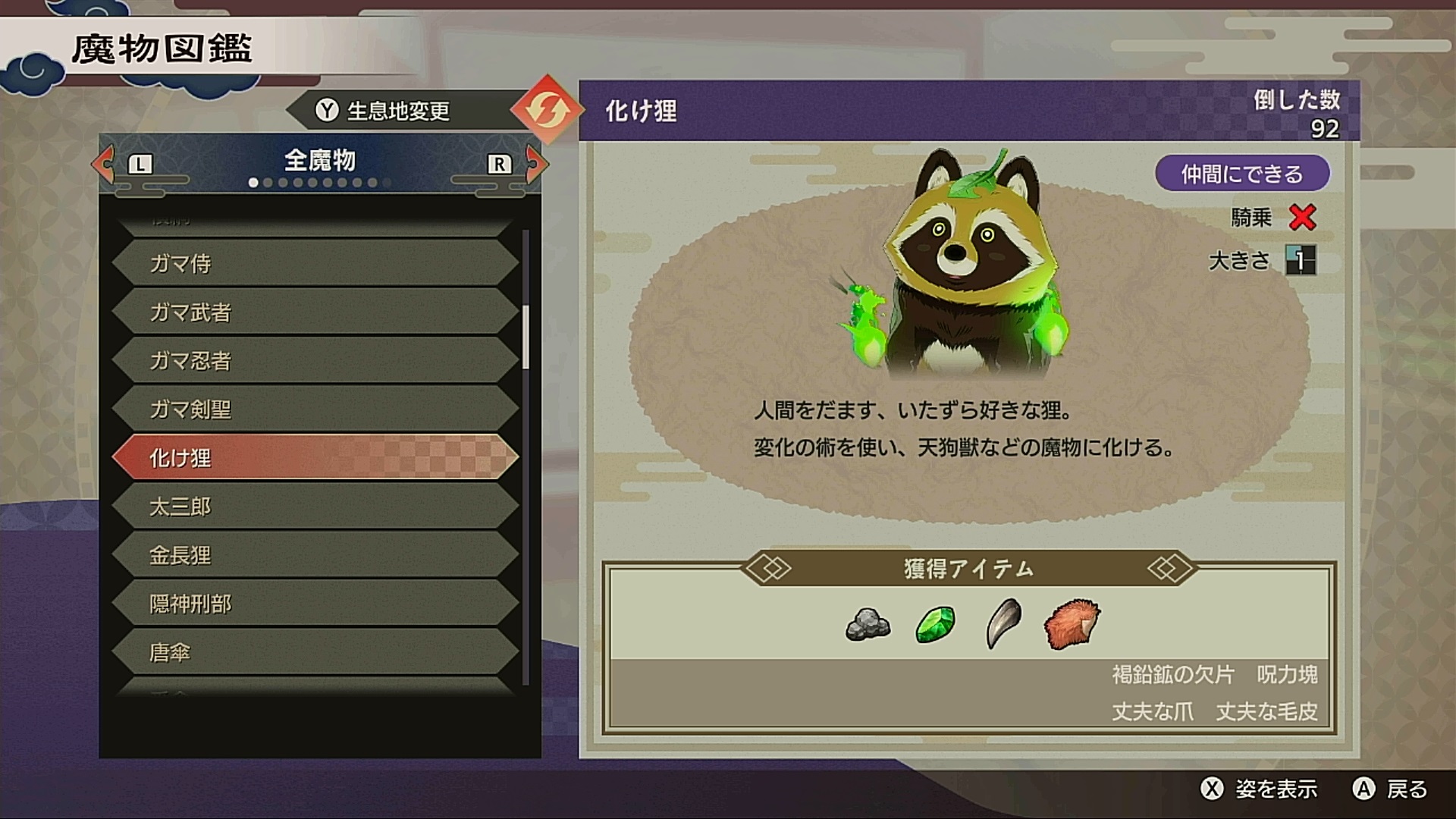Image resolution: width=1456 pixels, height=819 pixels.
Task: Change habitat with 生息地変更
Action: tap(383, 111)
